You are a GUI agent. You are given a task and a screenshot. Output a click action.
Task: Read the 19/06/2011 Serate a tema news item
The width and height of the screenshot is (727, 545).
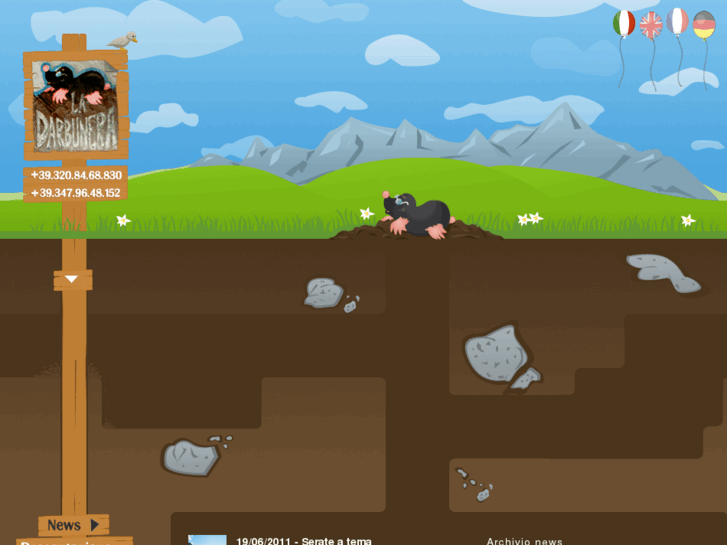click(304, 541)
